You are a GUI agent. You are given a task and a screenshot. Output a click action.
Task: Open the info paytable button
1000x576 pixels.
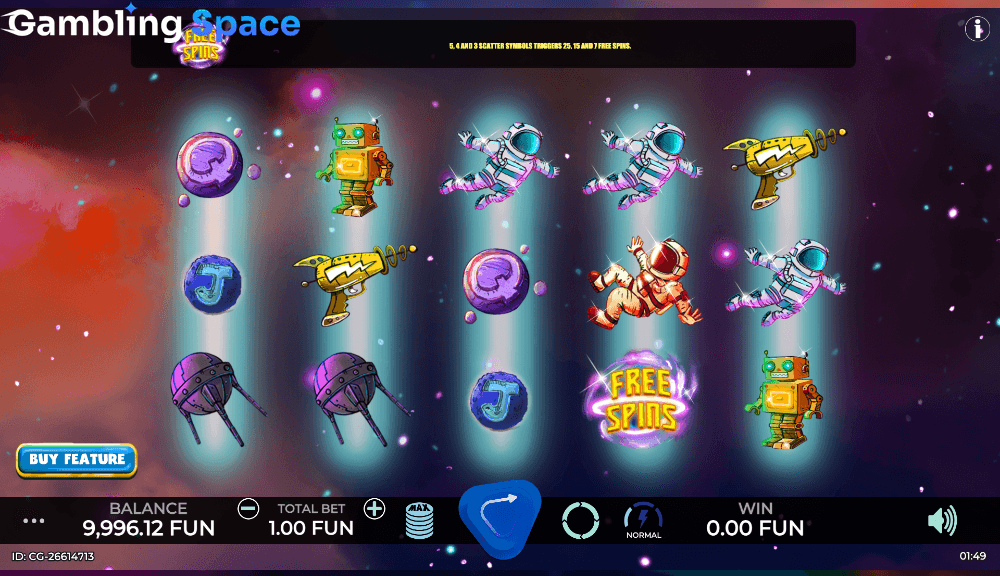976,29
